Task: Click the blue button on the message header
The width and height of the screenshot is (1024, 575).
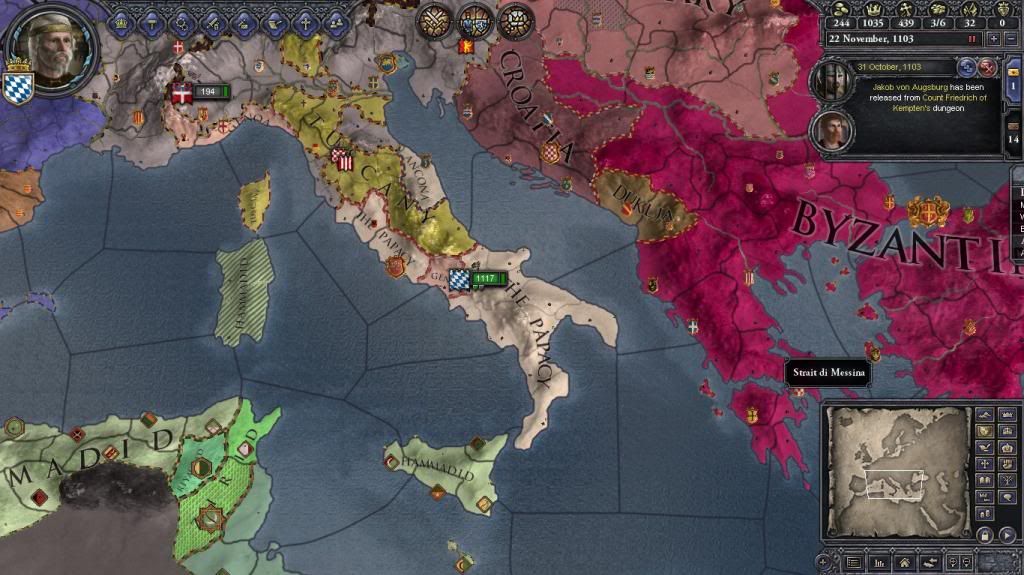Action: click(967, 67)
